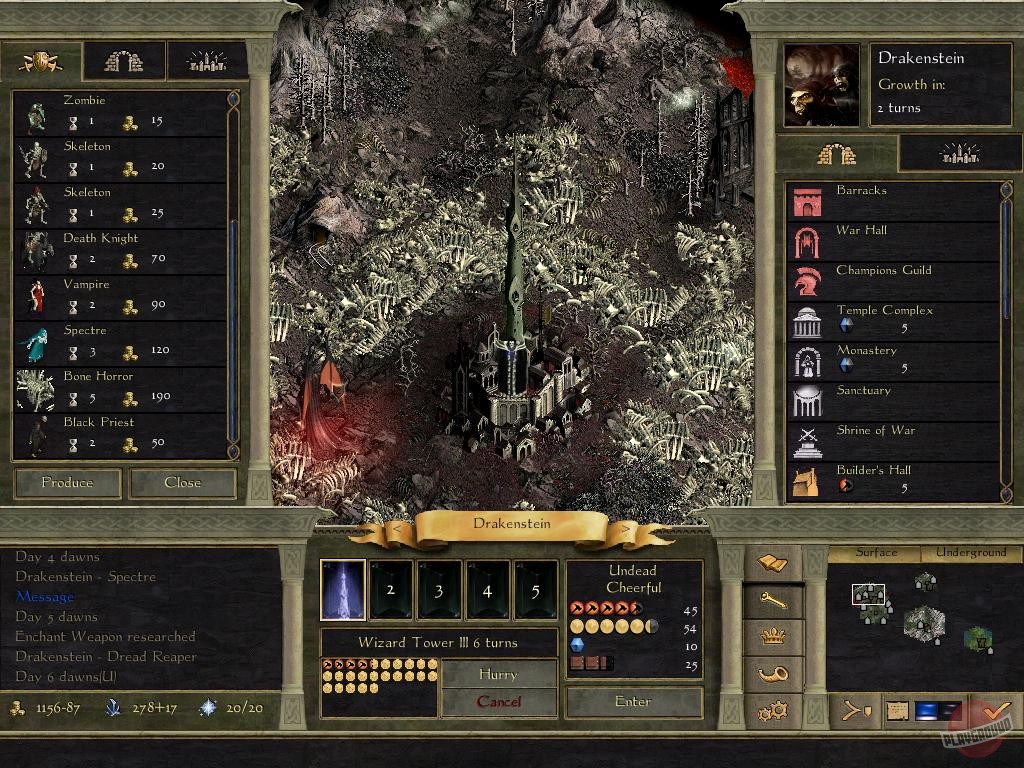The height and width of the screenshot is (768, 1024).
Task: Choose the Spectre unit row
Action: tap(122, 342)
